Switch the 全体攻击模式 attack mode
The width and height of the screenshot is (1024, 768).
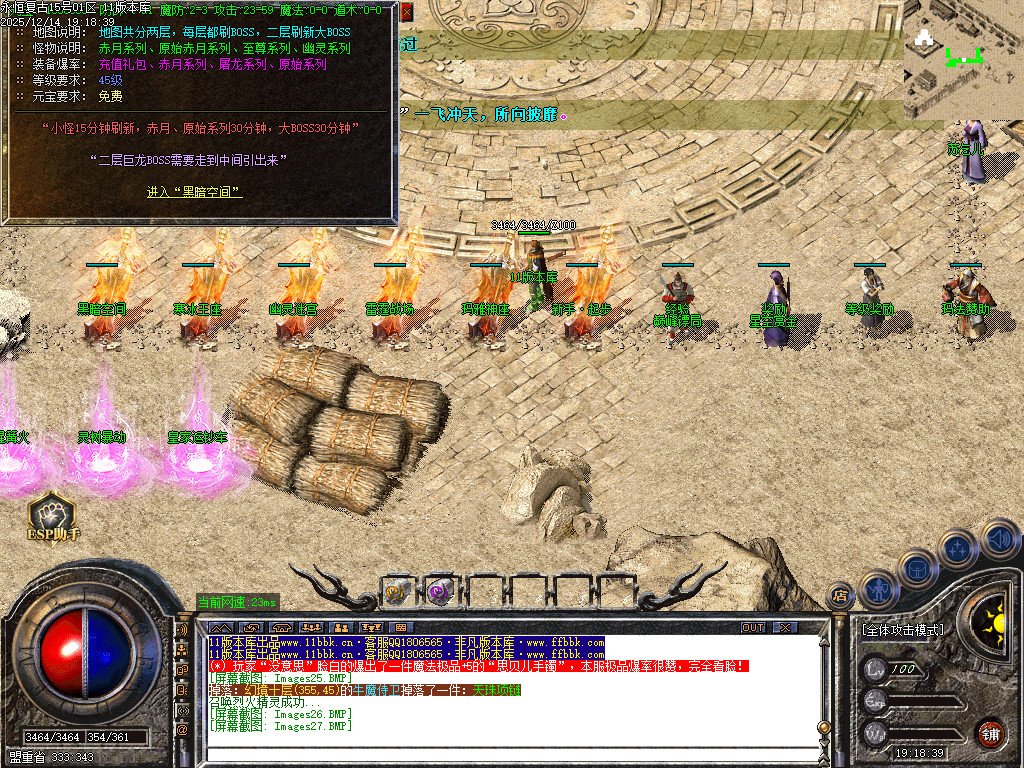tap(901, 631)
